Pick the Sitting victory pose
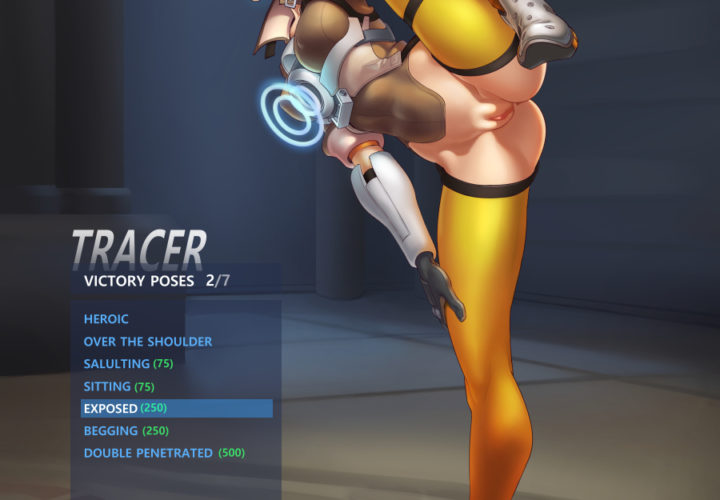The width and height of the screenshot is (720, 500). (118, 386)
